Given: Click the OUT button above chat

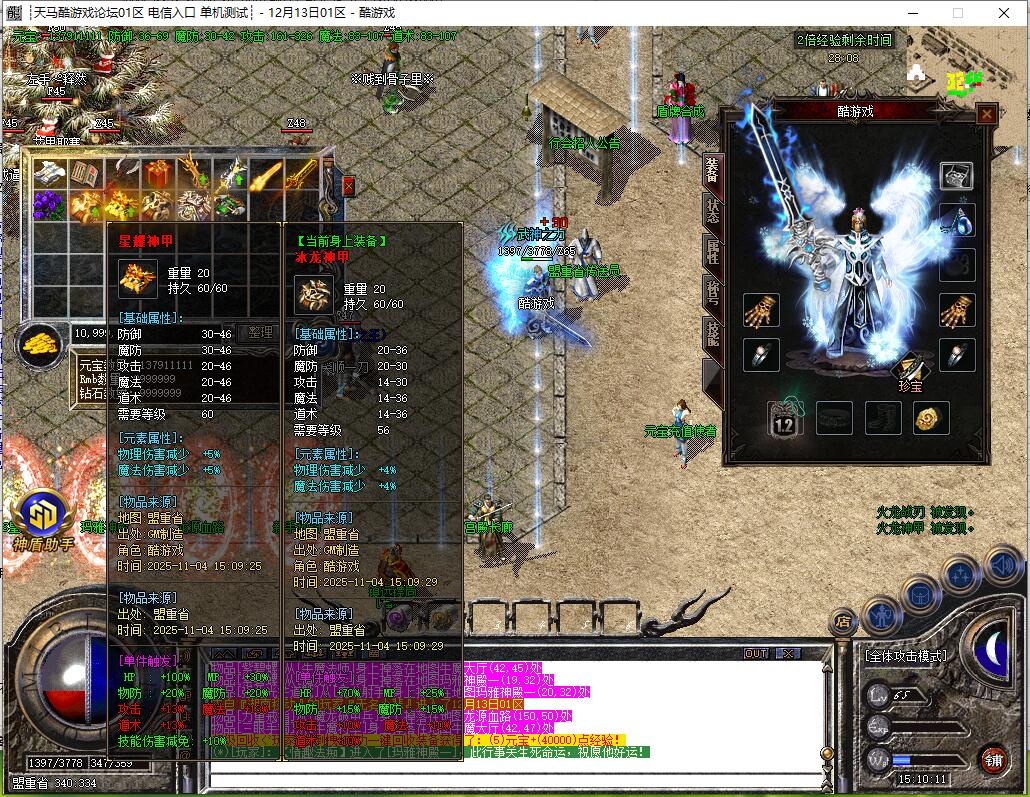Looking at the screenshot, I should [x=756, y=653].
